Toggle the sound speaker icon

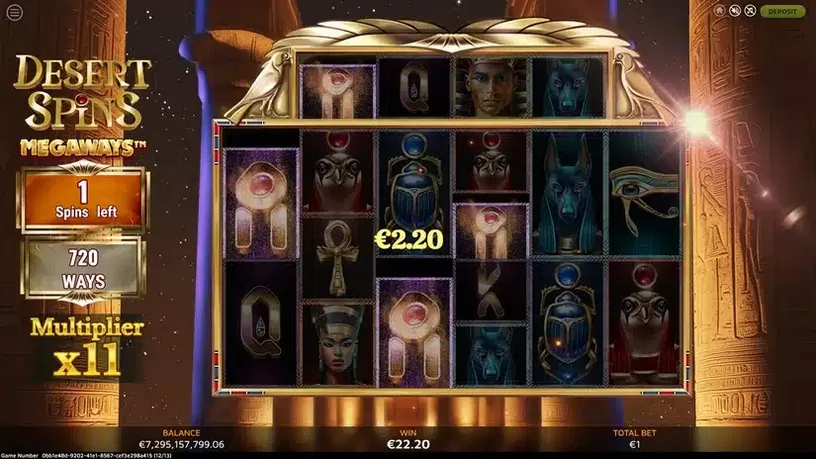[735, 11]
